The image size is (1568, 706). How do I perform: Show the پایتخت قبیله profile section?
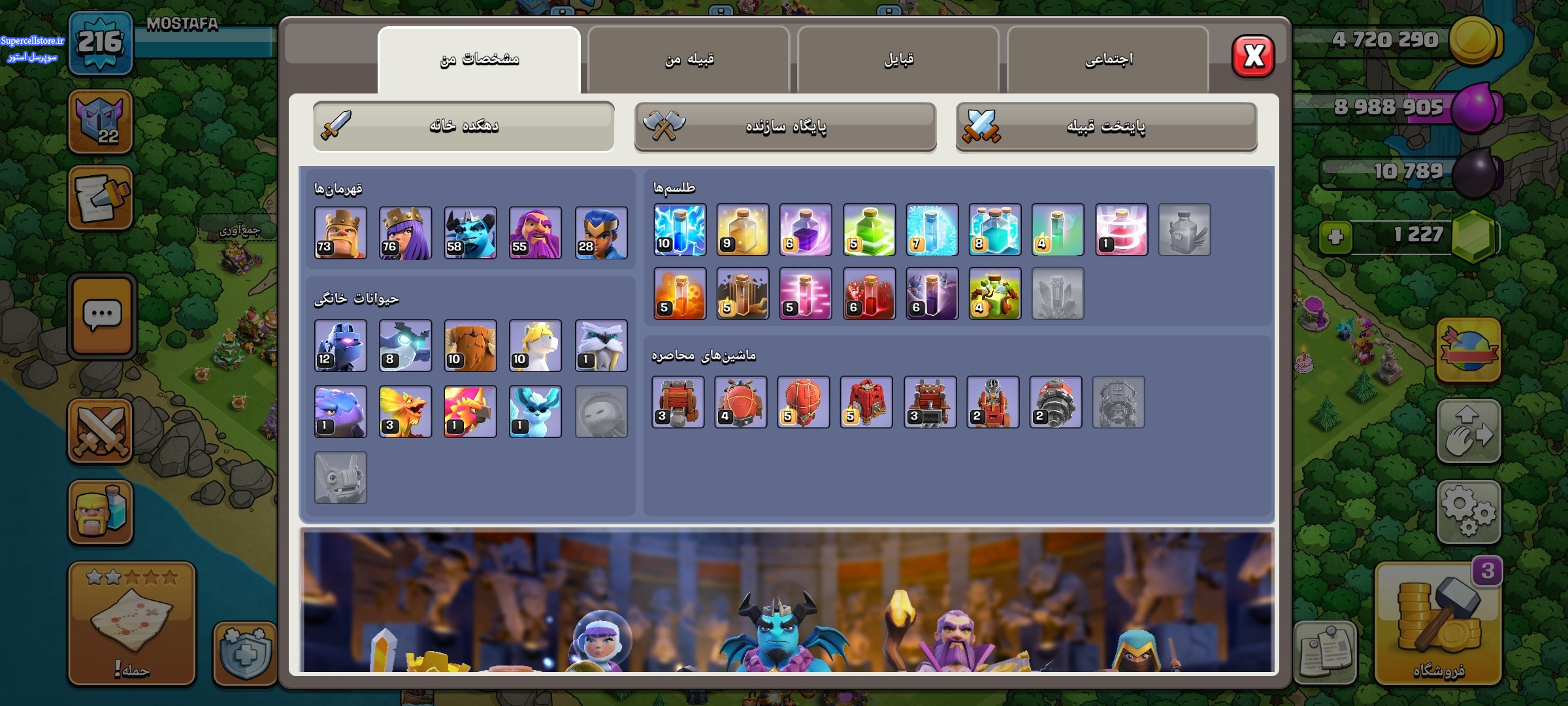pos(1106,127)
